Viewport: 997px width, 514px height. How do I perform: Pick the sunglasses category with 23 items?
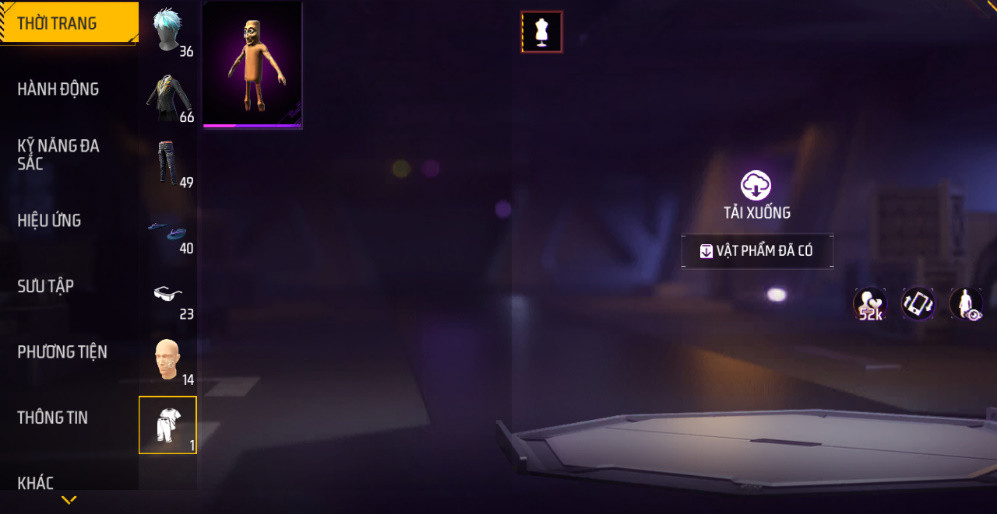tap(168, 294)
